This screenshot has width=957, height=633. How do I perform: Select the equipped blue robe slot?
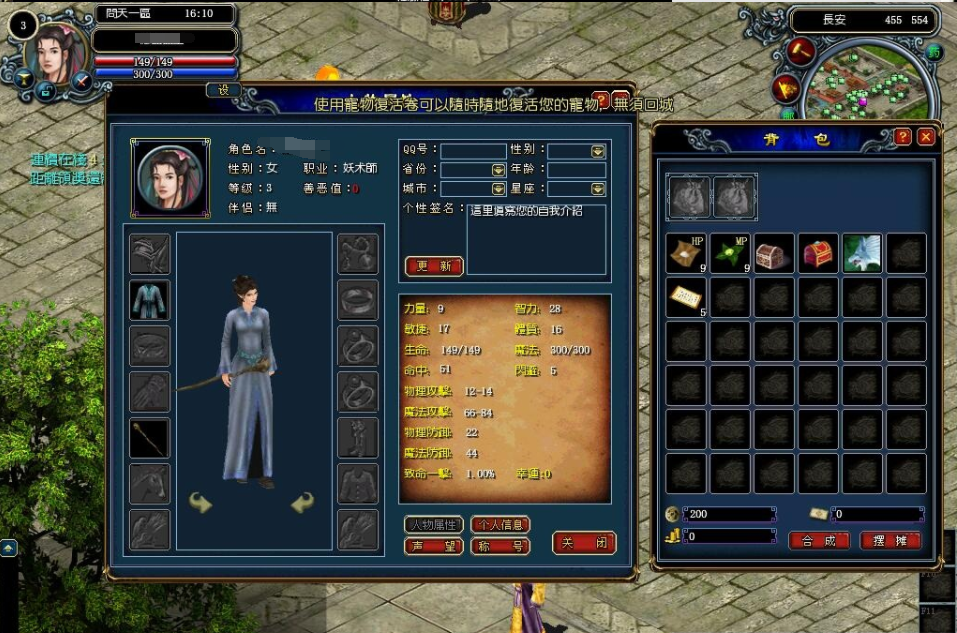tap(150, 300)
